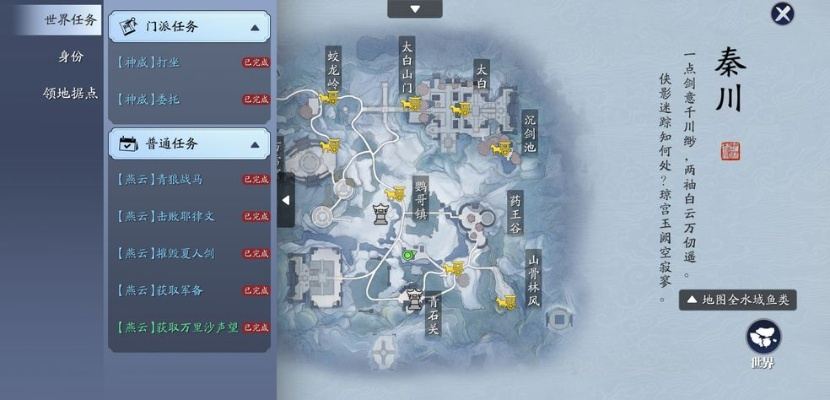Collapse the 门派任务 section header

(189, 27)
